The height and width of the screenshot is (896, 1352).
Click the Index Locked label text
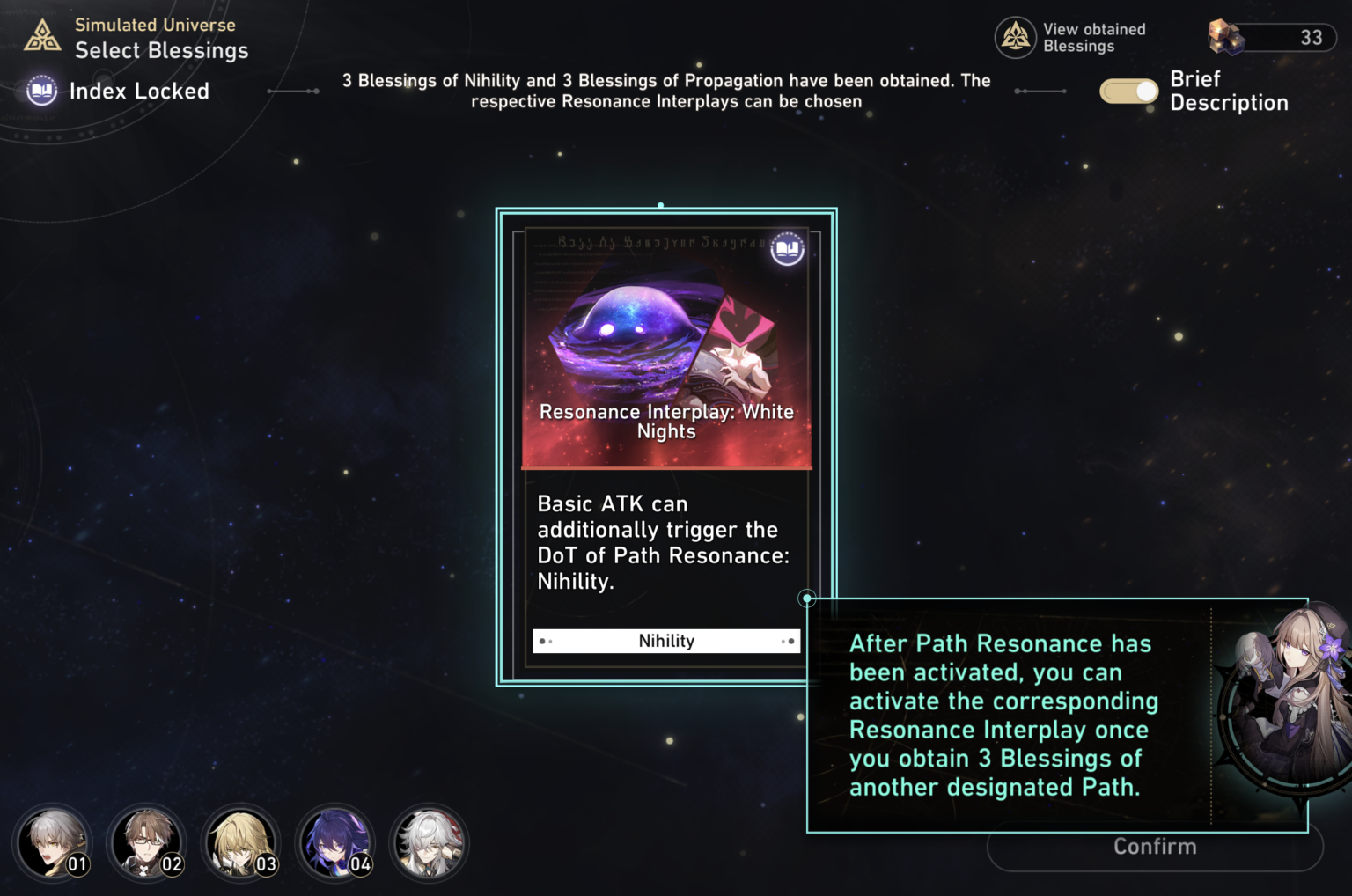click(140, 91)
